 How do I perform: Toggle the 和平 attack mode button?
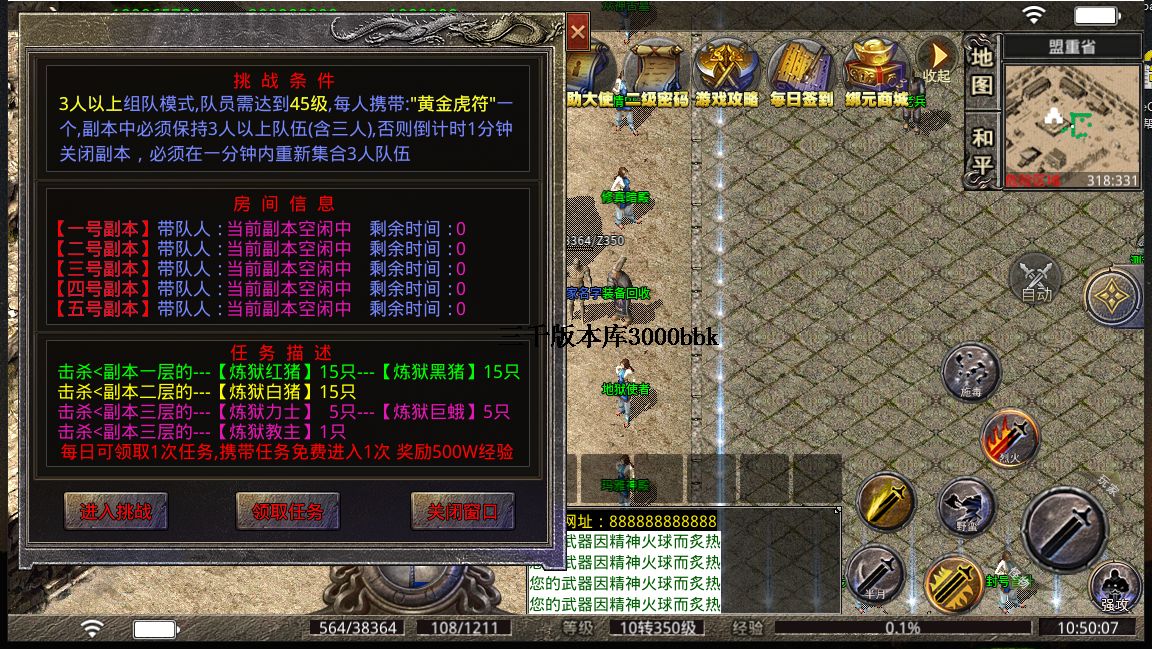tap(982, 150)
